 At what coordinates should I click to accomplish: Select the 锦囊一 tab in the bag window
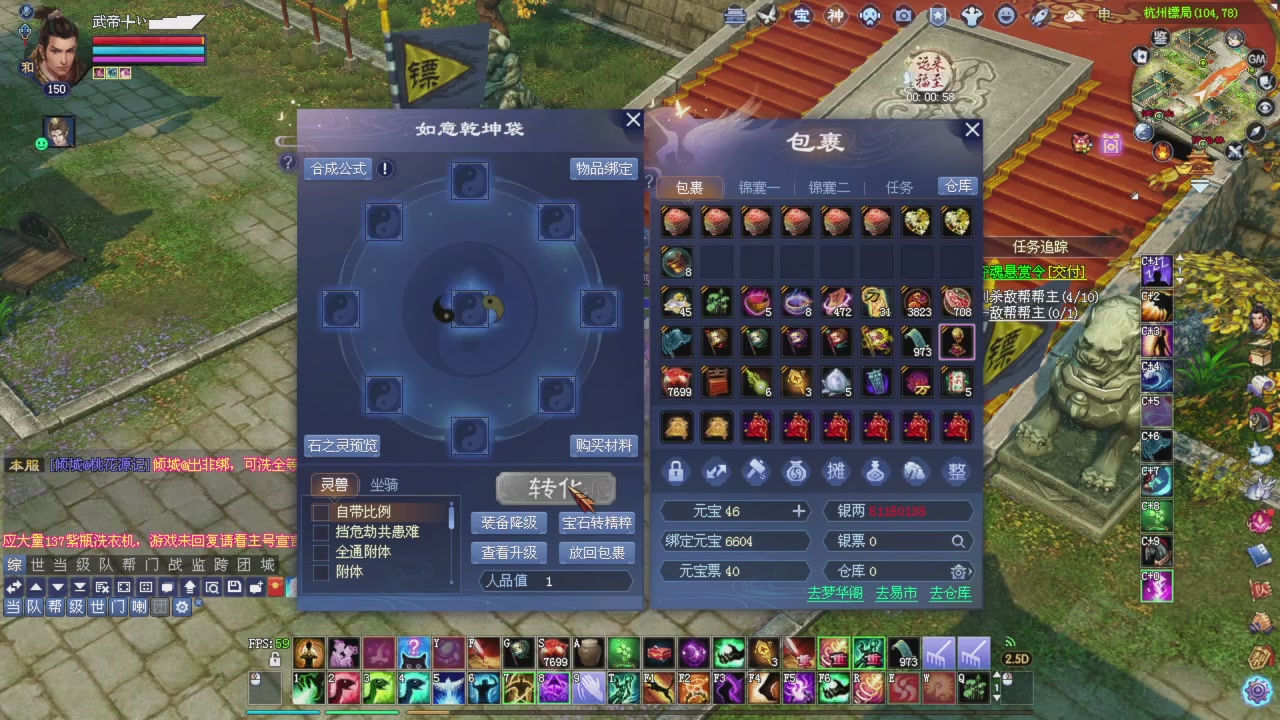pyautogui.click(x=759, y=187)
